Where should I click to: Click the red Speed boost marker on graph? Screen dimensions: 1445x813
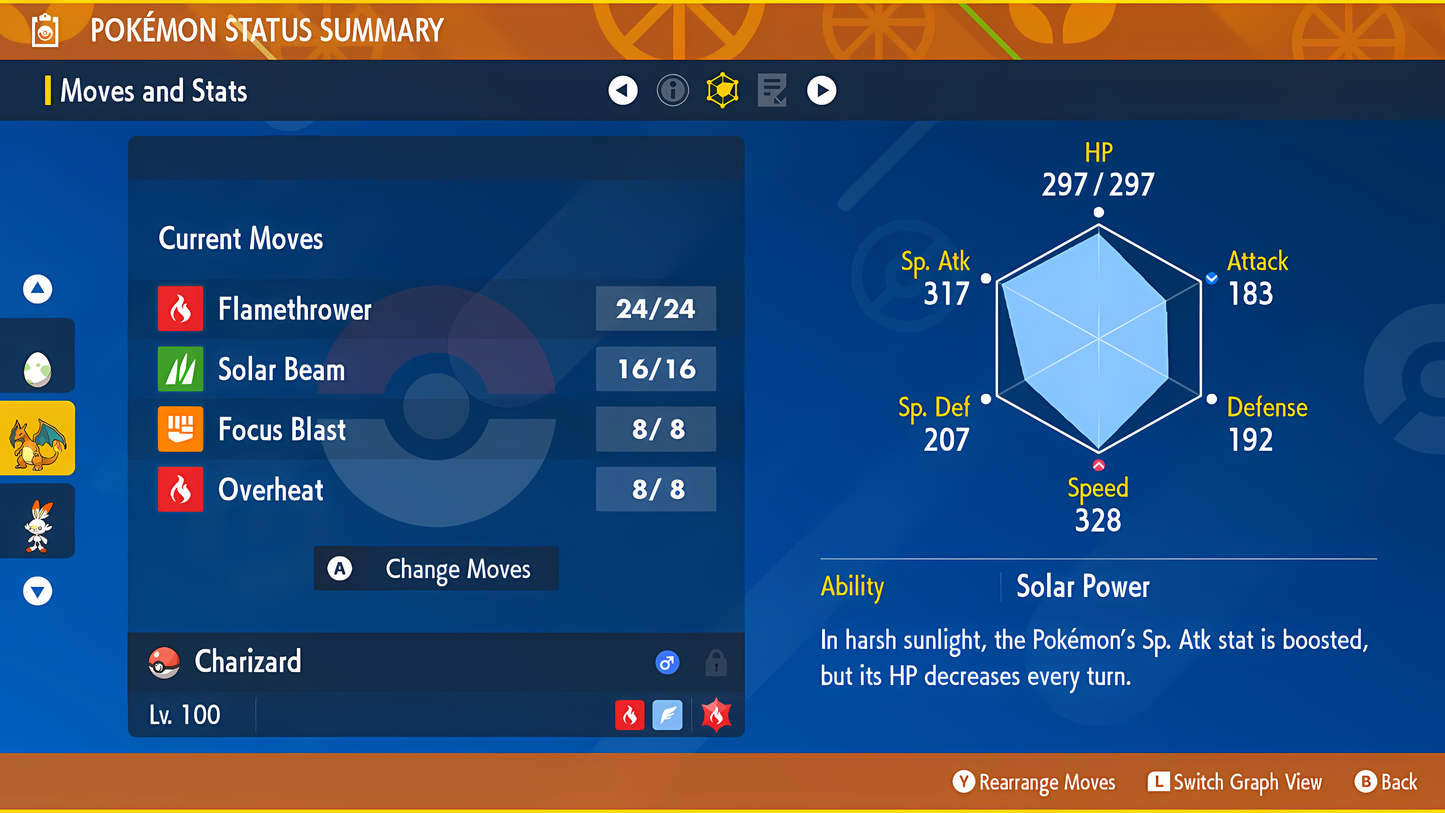point(1097,463)
